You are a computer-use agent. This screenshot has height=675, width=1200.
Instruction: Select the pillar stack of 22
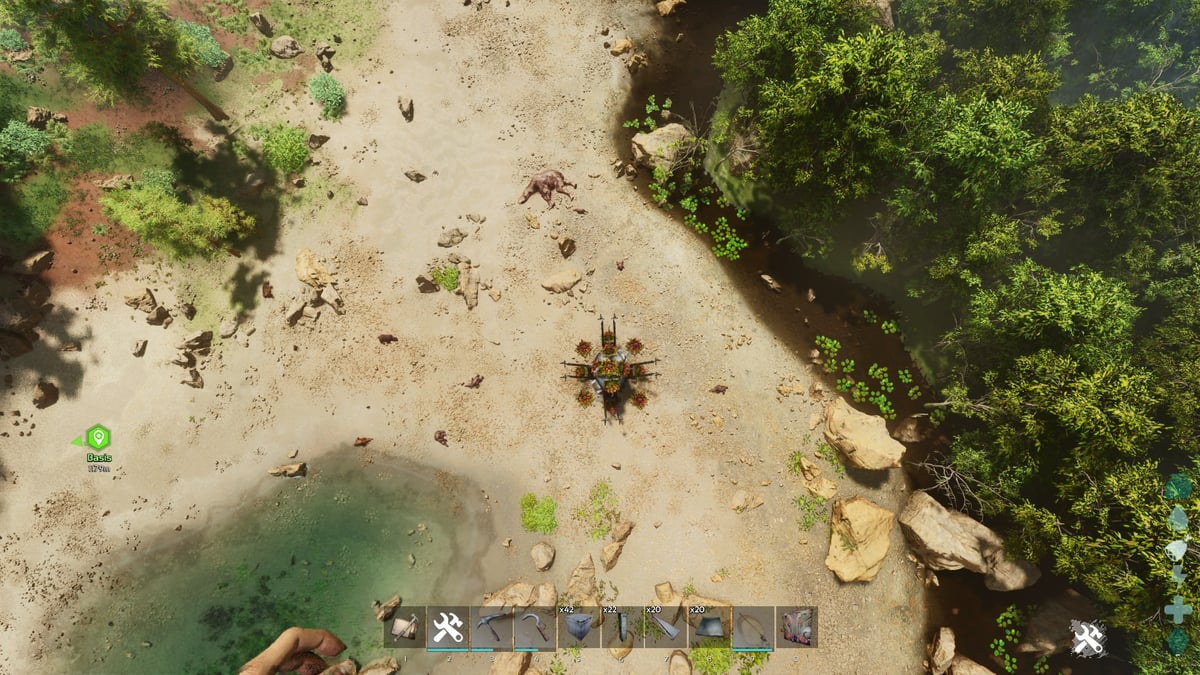click(x=622, y=627)
